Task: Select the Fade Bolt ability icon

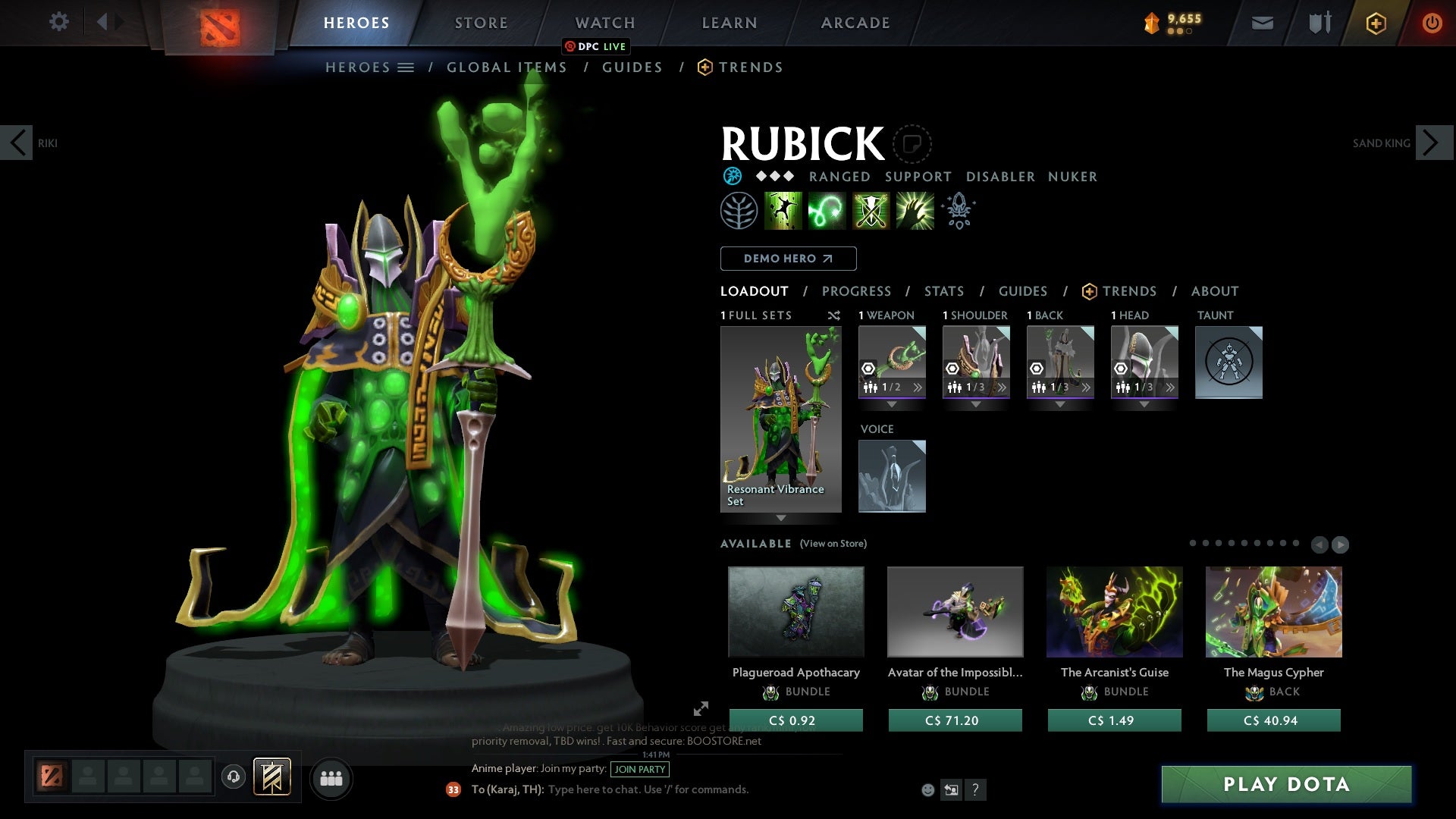Action: (x=827, y=211)
